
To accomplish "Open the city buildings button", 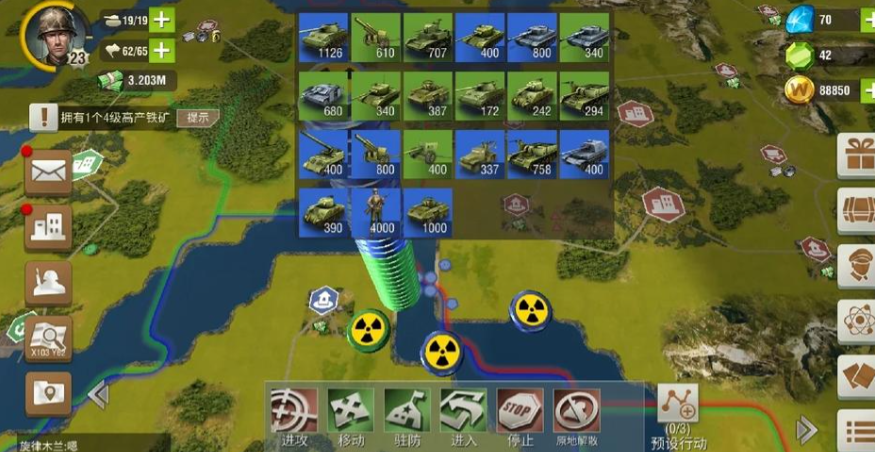I will pos(48,227).
